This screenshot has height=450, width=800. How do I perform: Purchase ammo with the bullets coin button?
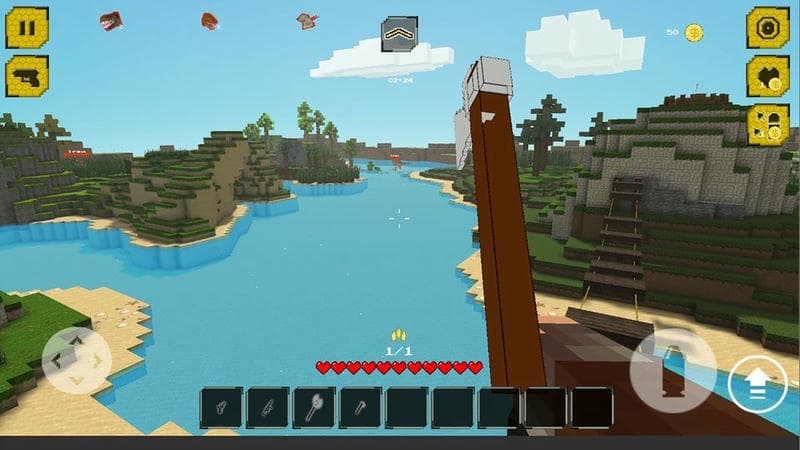point(767,125)
